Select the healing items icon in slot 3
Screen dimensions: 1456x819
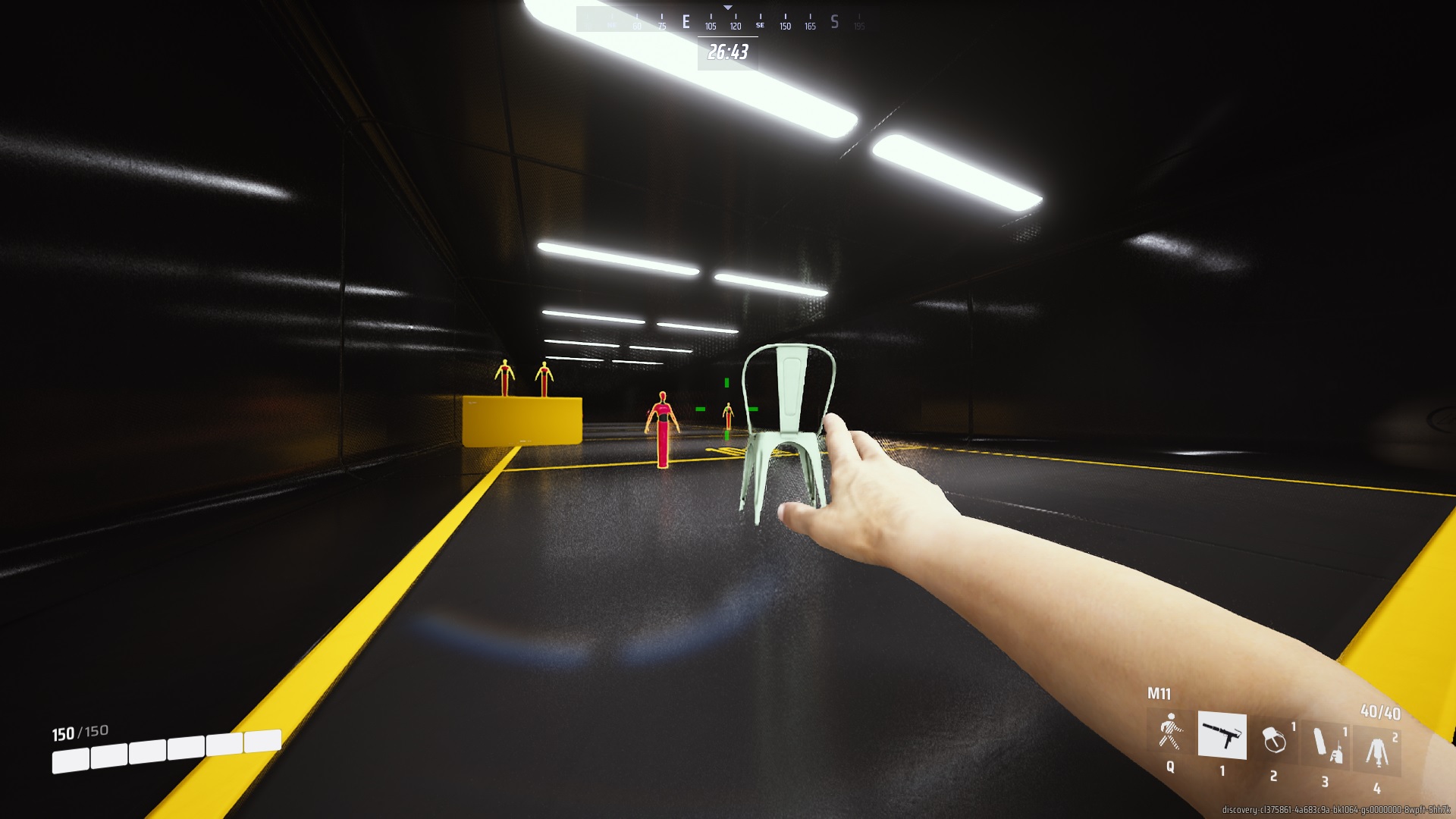pyautogui.click(x=1326, y=744)
